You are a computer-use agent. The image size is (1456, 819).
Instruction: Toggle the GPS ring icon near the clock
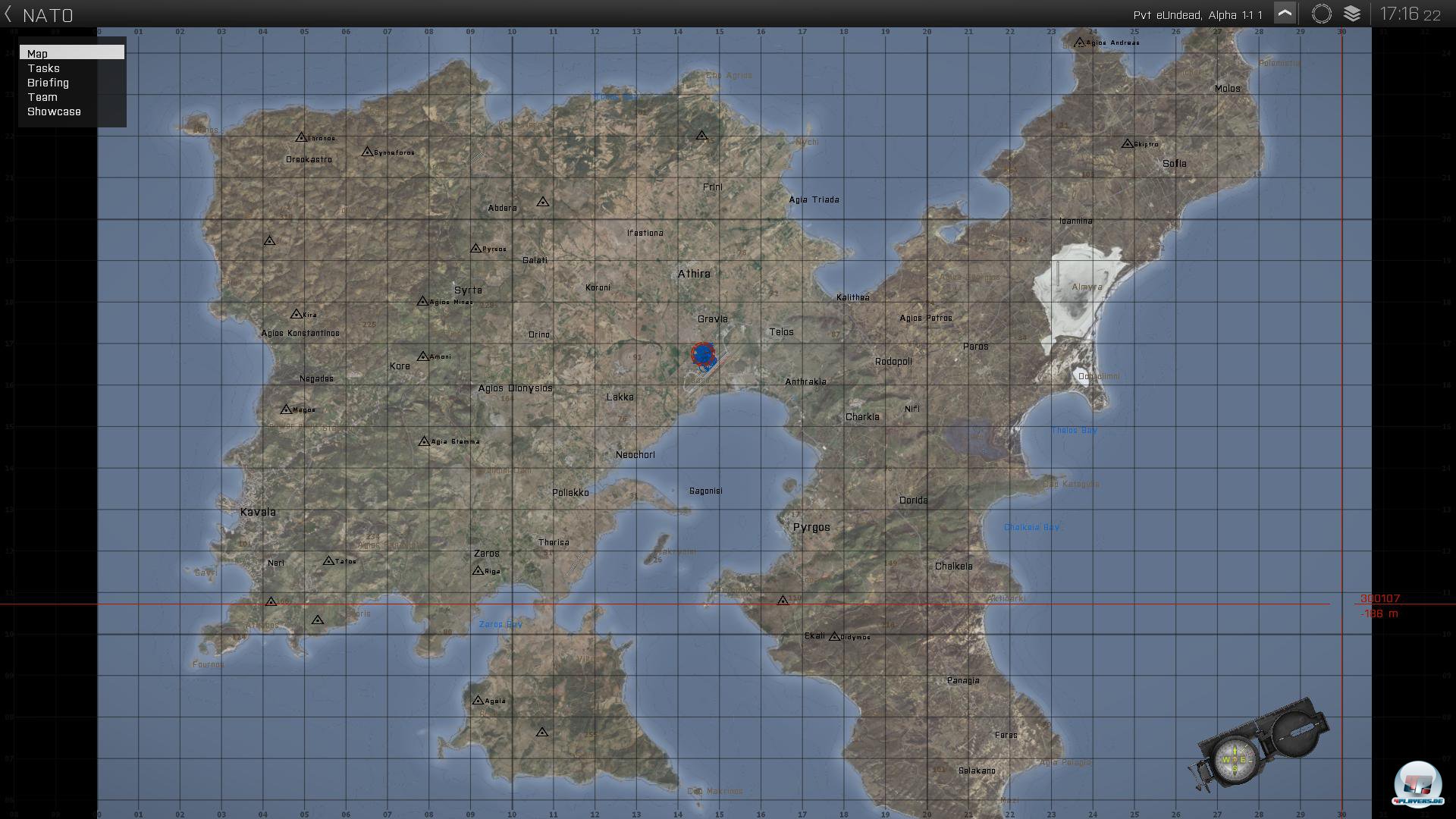(1322, 13)
